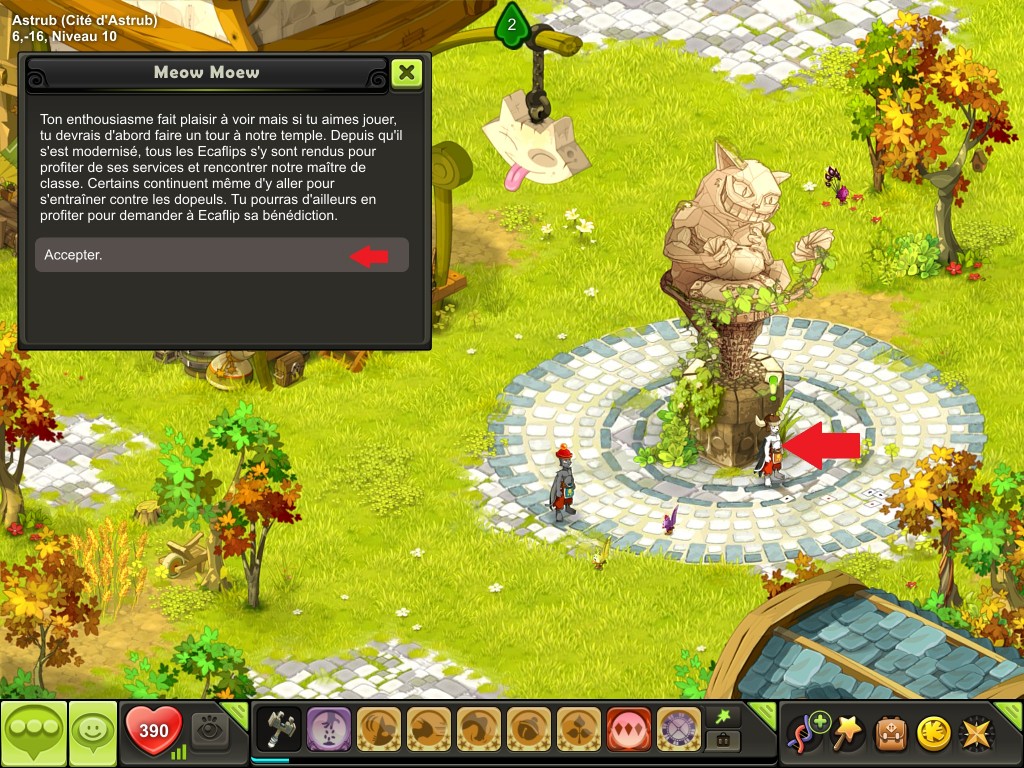Open the chat speech bubble
This screenshot has width=1024, height=768.
pos(33,734)
